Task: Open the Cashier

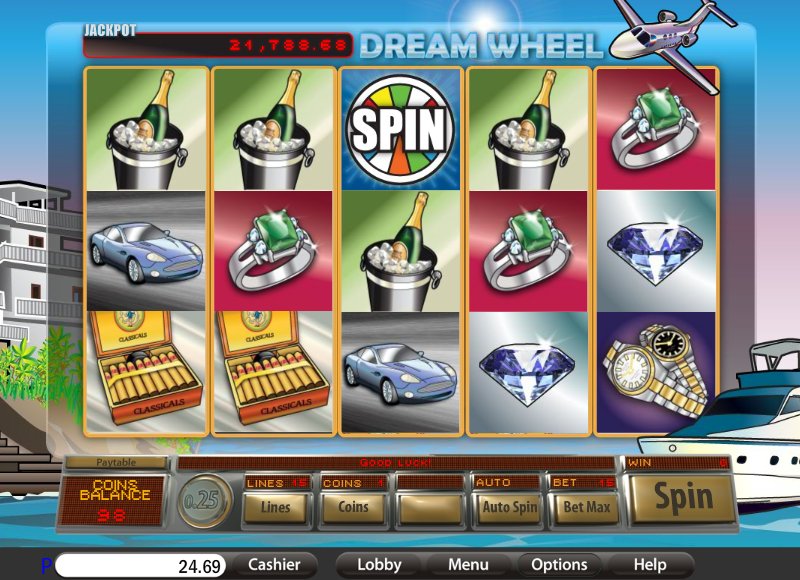Action: 274,565
